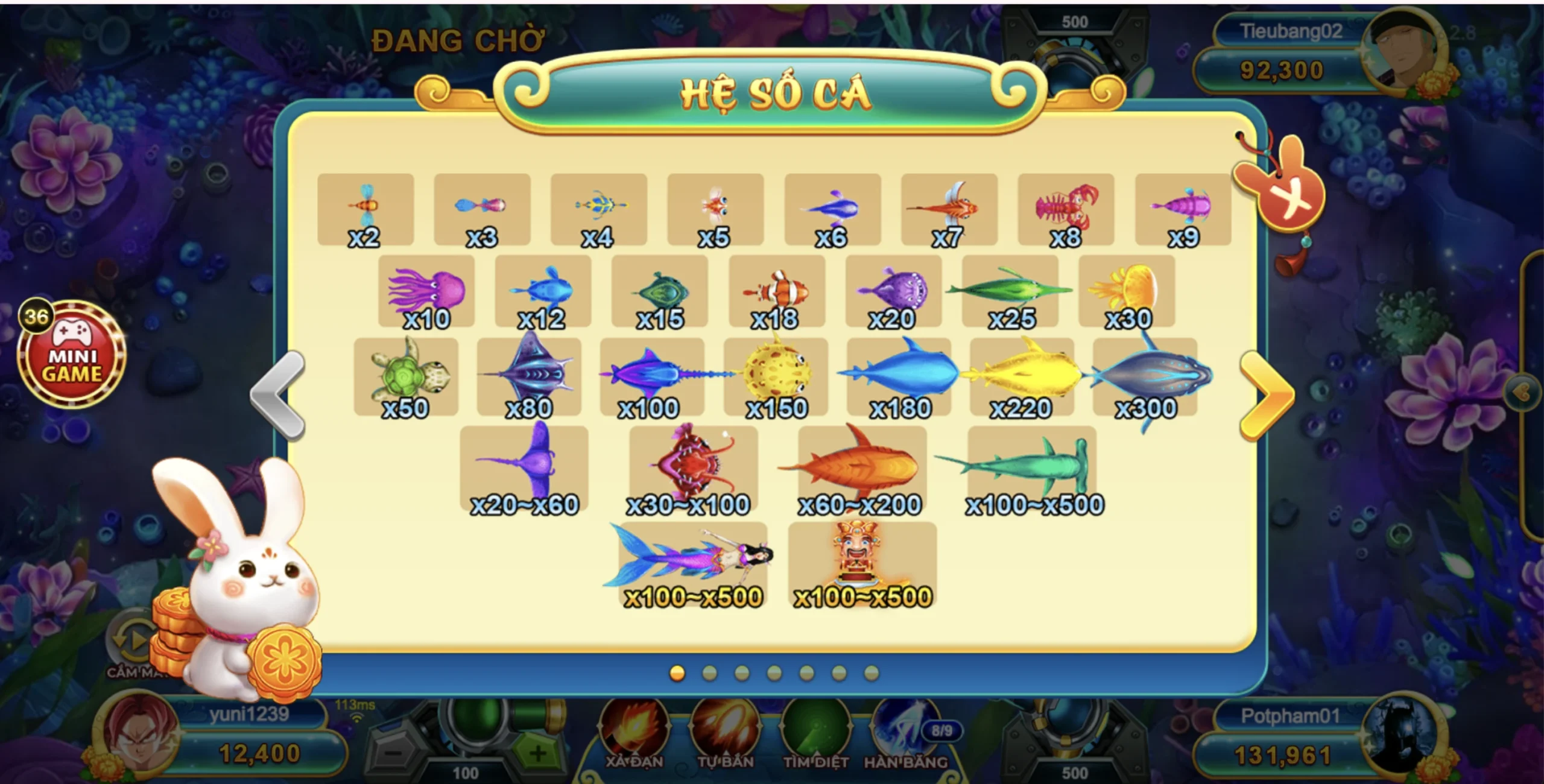This screenshot has height=784, width=1544.
Task: Go to the next page with yellow arrow
Action: pos(1265,395)
